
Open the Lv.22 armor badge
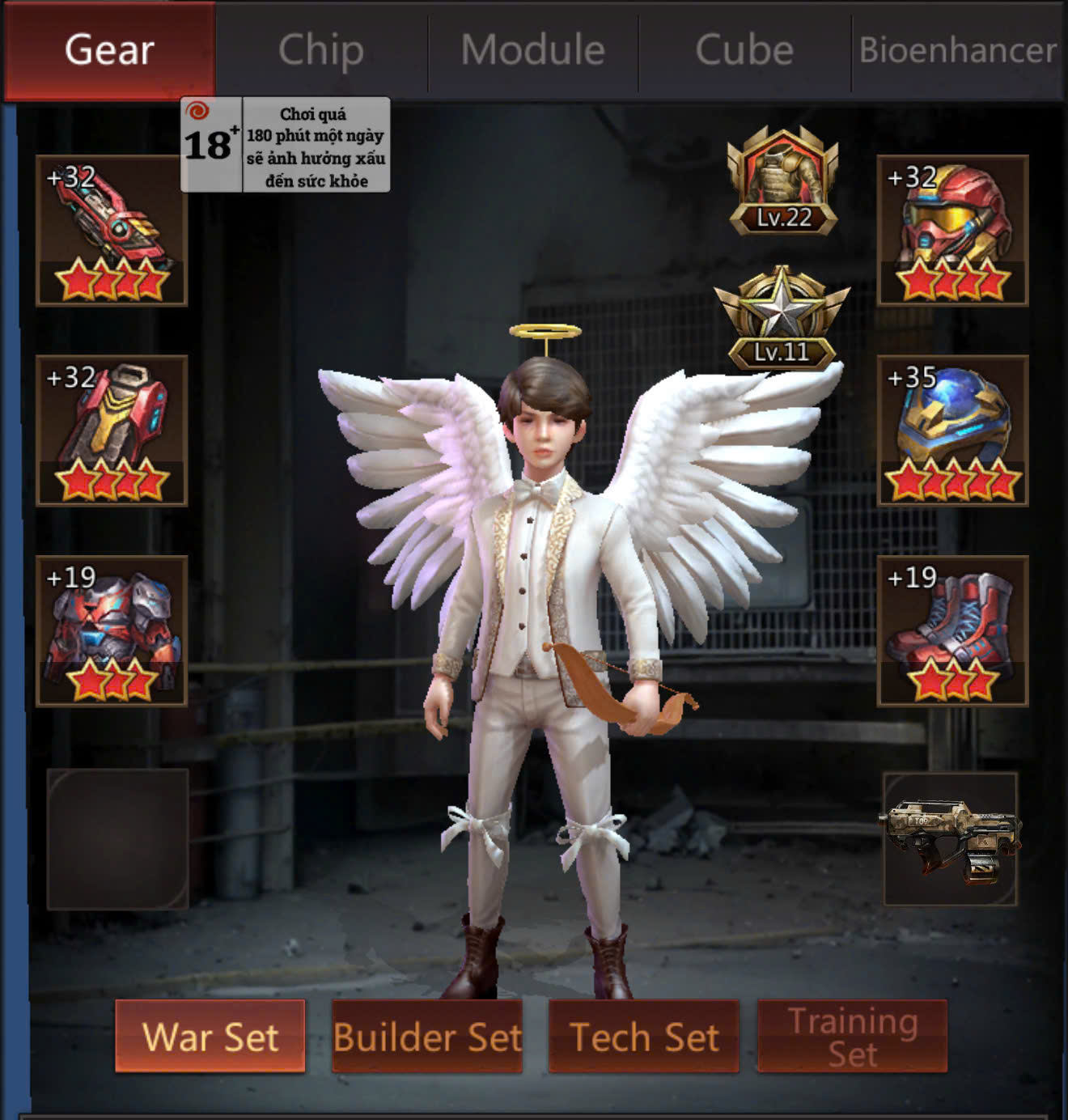[782, 181]
